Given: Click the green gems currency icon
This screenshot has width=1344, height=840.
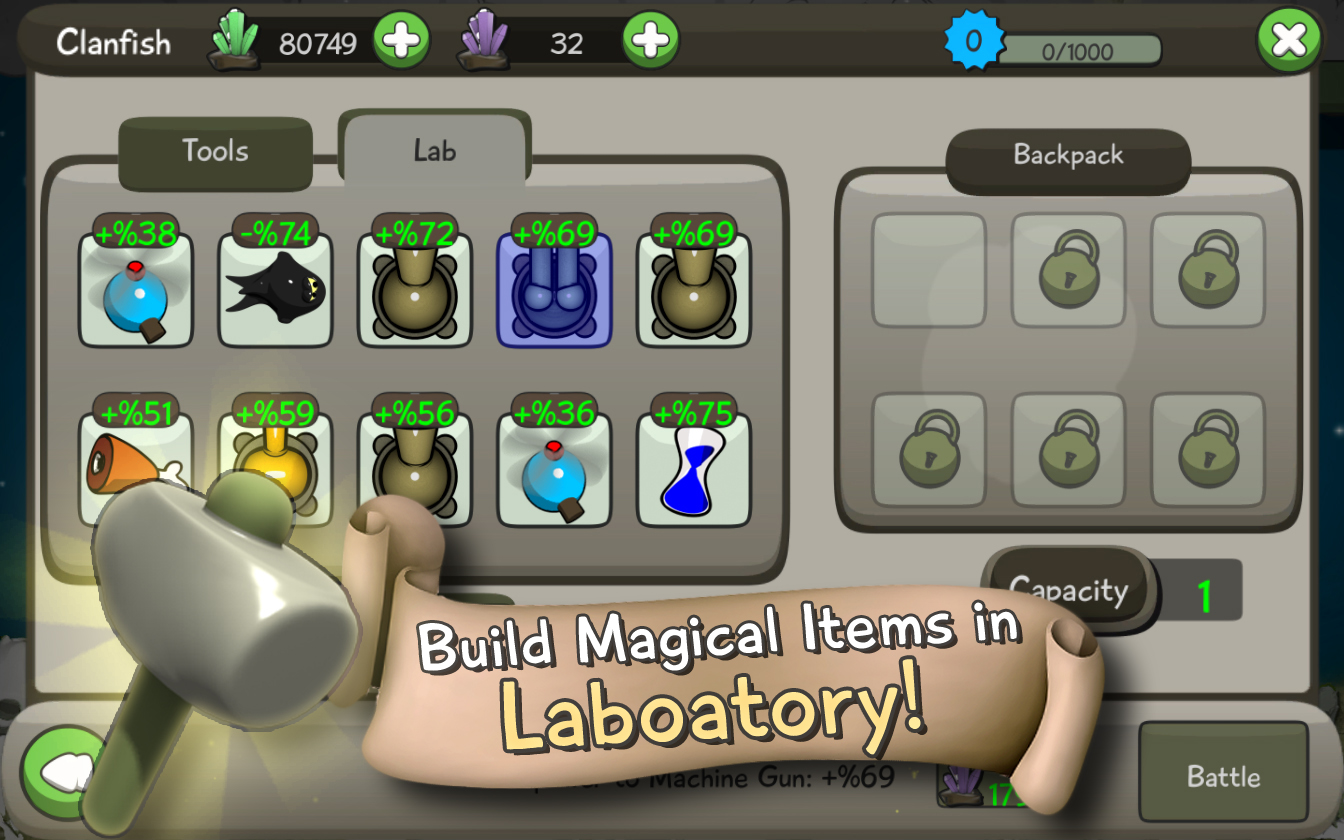Looking at the screenshot, I should tap(234, 40).
